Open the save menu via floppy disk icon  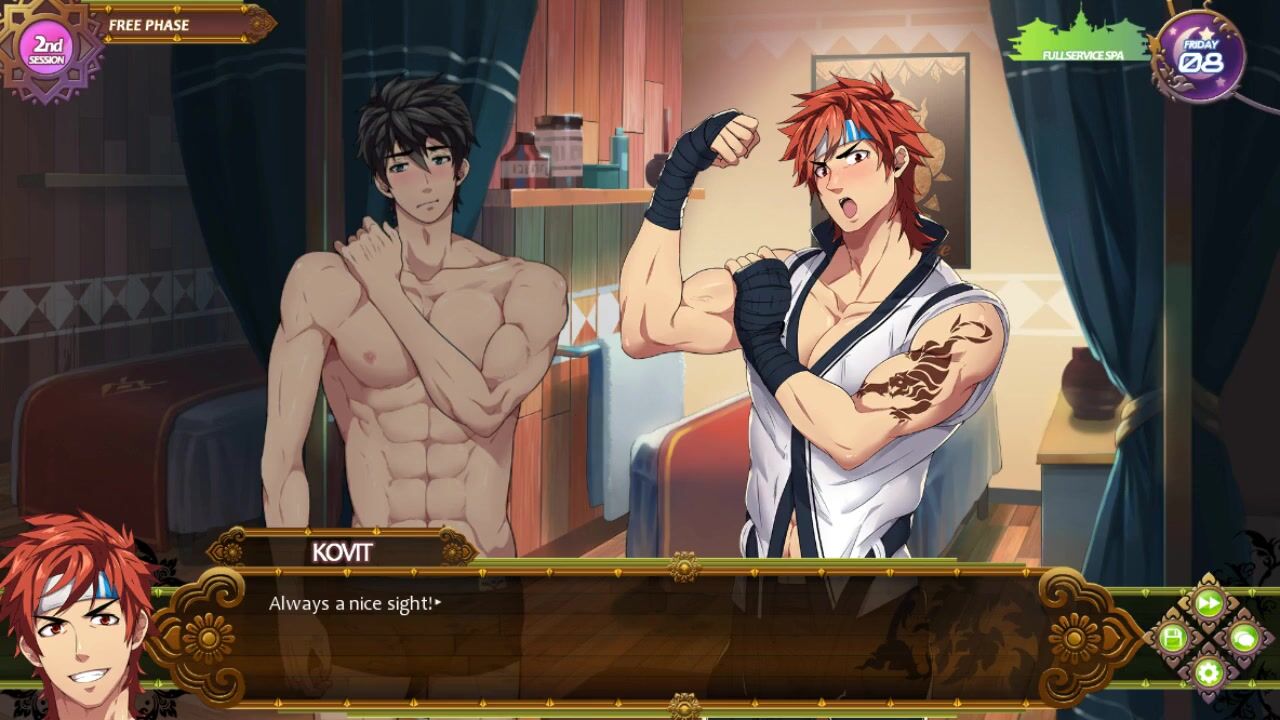[x=1173, y=637]
